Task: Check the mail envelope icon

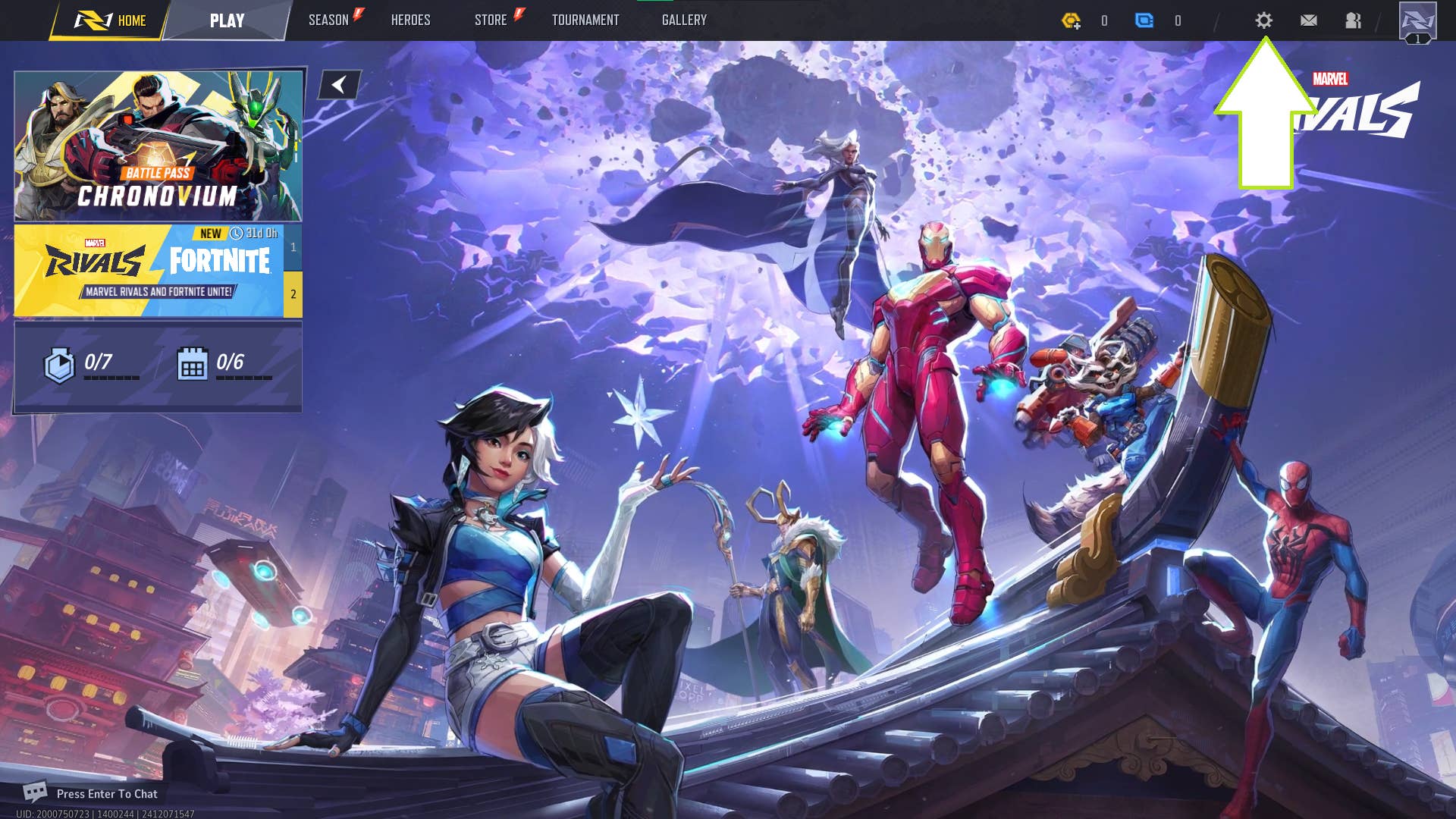Action: (x=1308, y=20)
